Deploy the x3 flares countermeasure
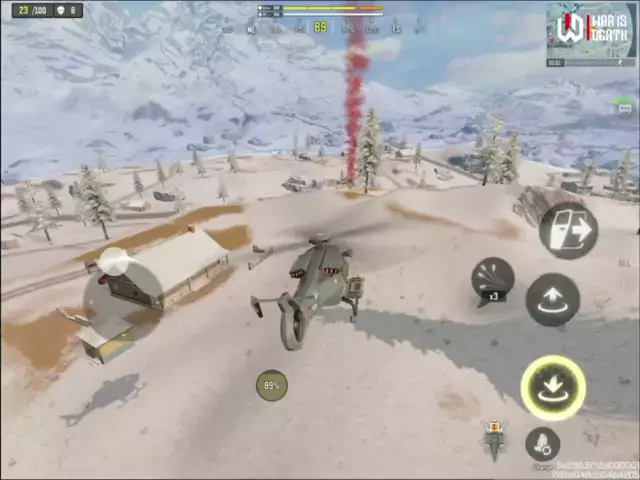Screen dimensions: 640x480 coord(493,279)
